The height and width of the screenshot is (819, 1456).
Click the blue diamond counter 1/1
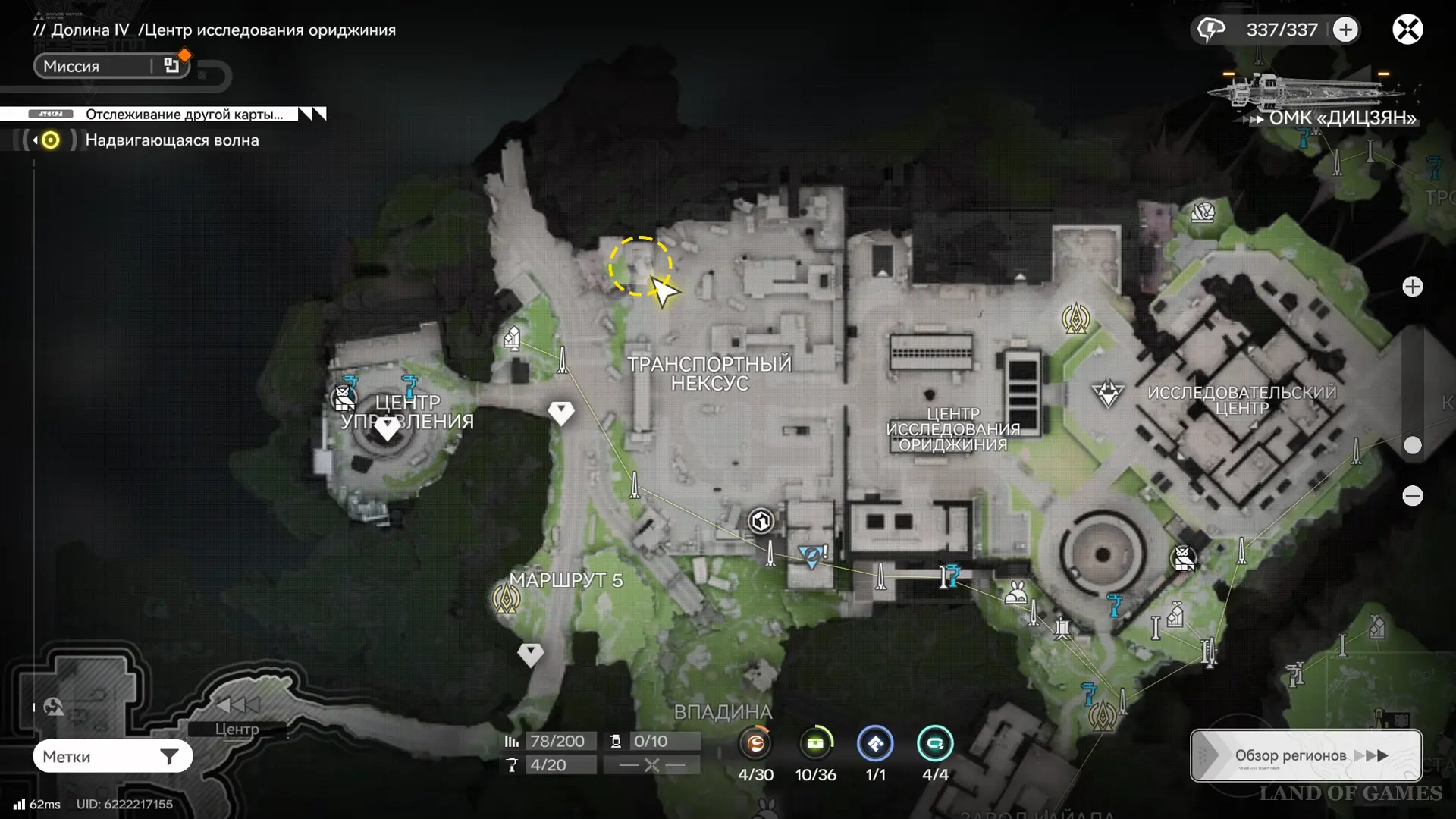pyautogui.click(x=875, y=744)
